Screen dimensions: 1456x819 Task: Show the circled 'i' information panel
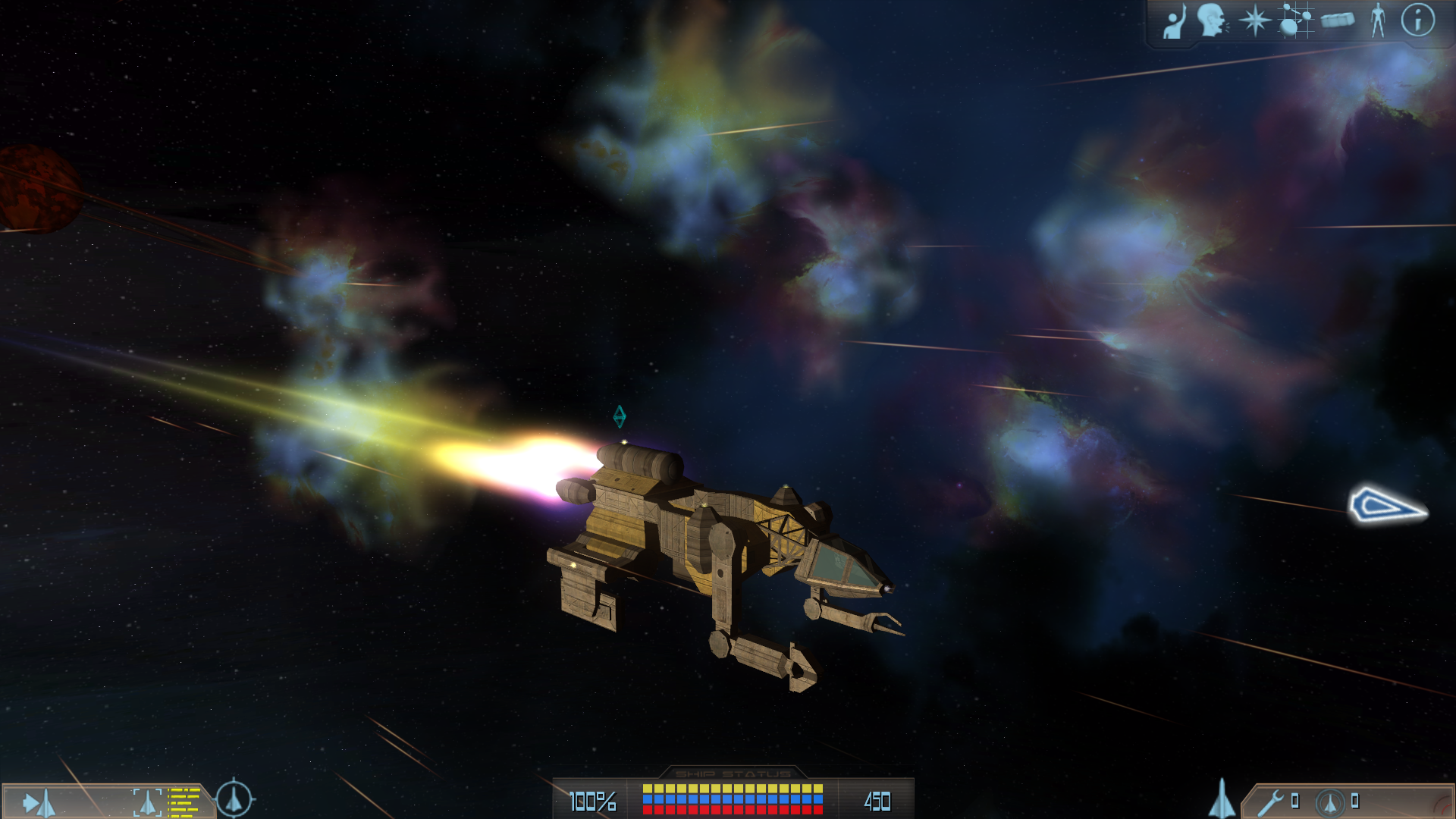1417,20
